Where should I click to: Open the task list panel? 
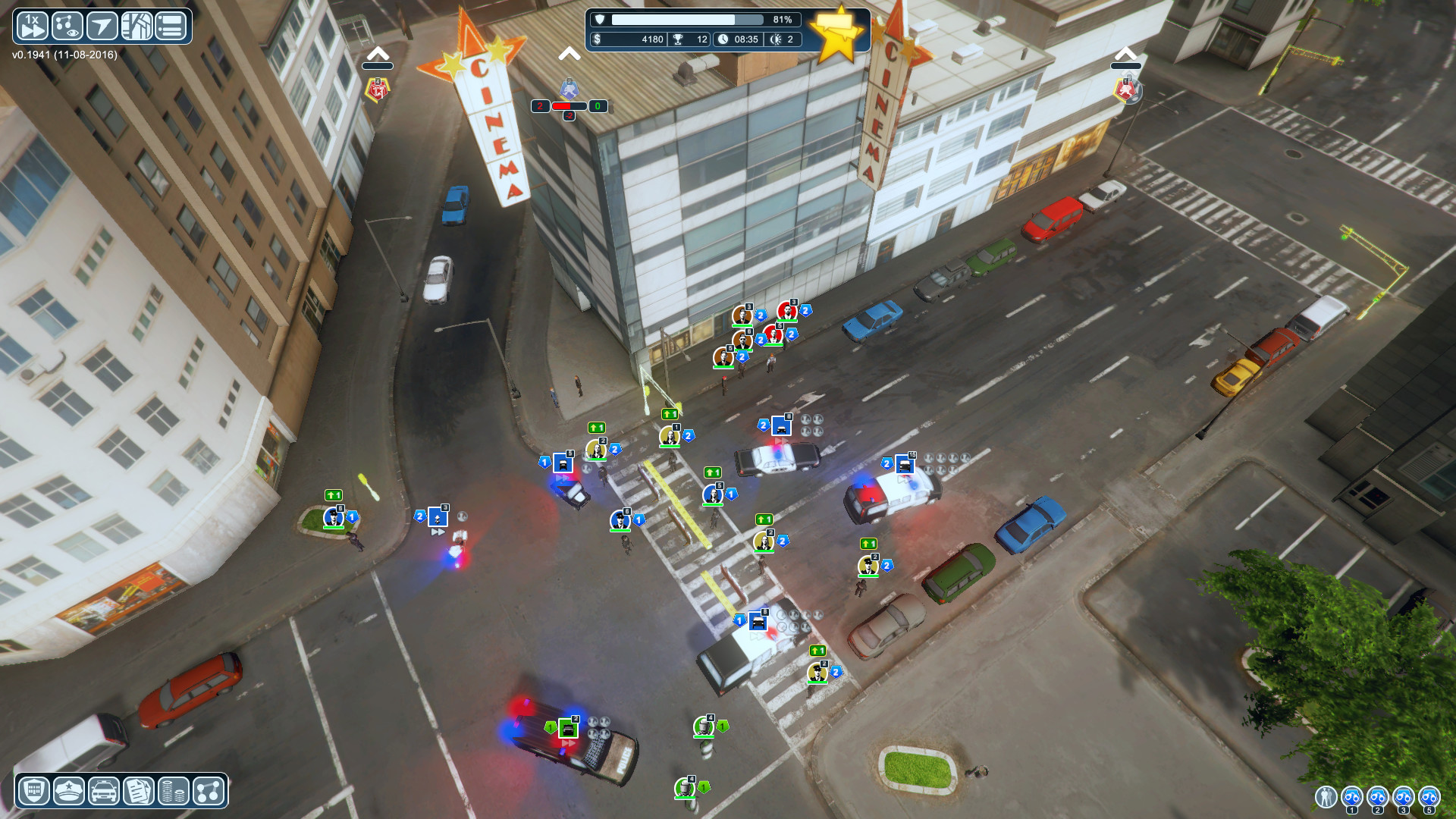click(171, 25)
